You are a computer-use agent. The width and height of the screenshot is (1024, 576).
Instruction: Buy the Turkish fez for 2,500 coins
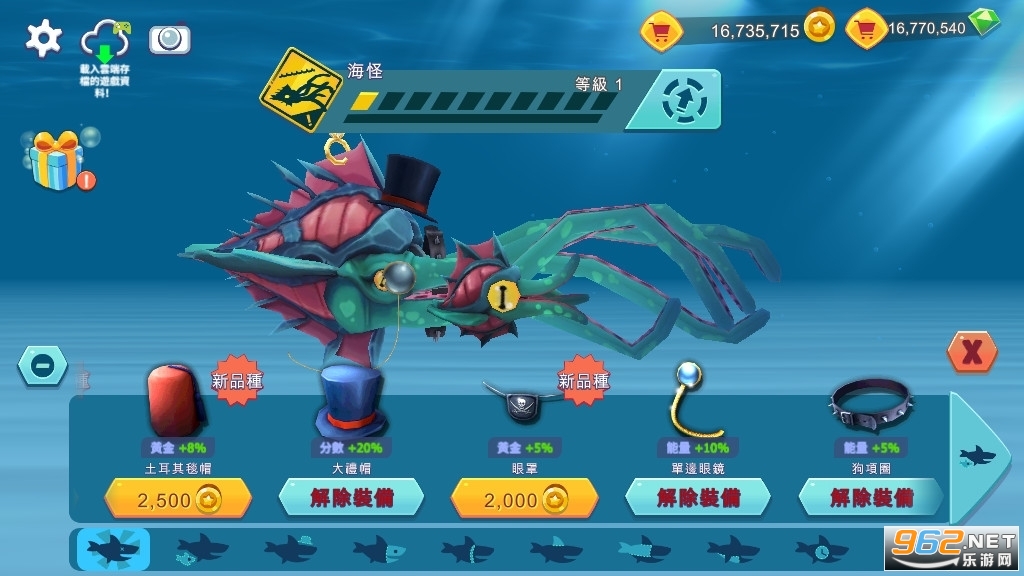click(178, 499)
